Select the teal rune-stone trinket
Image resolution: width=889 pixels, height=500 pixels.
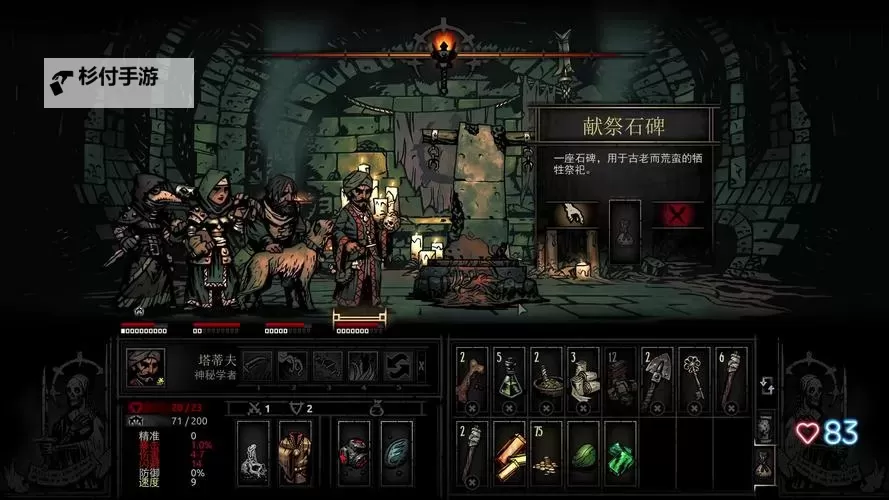point(396,452)
